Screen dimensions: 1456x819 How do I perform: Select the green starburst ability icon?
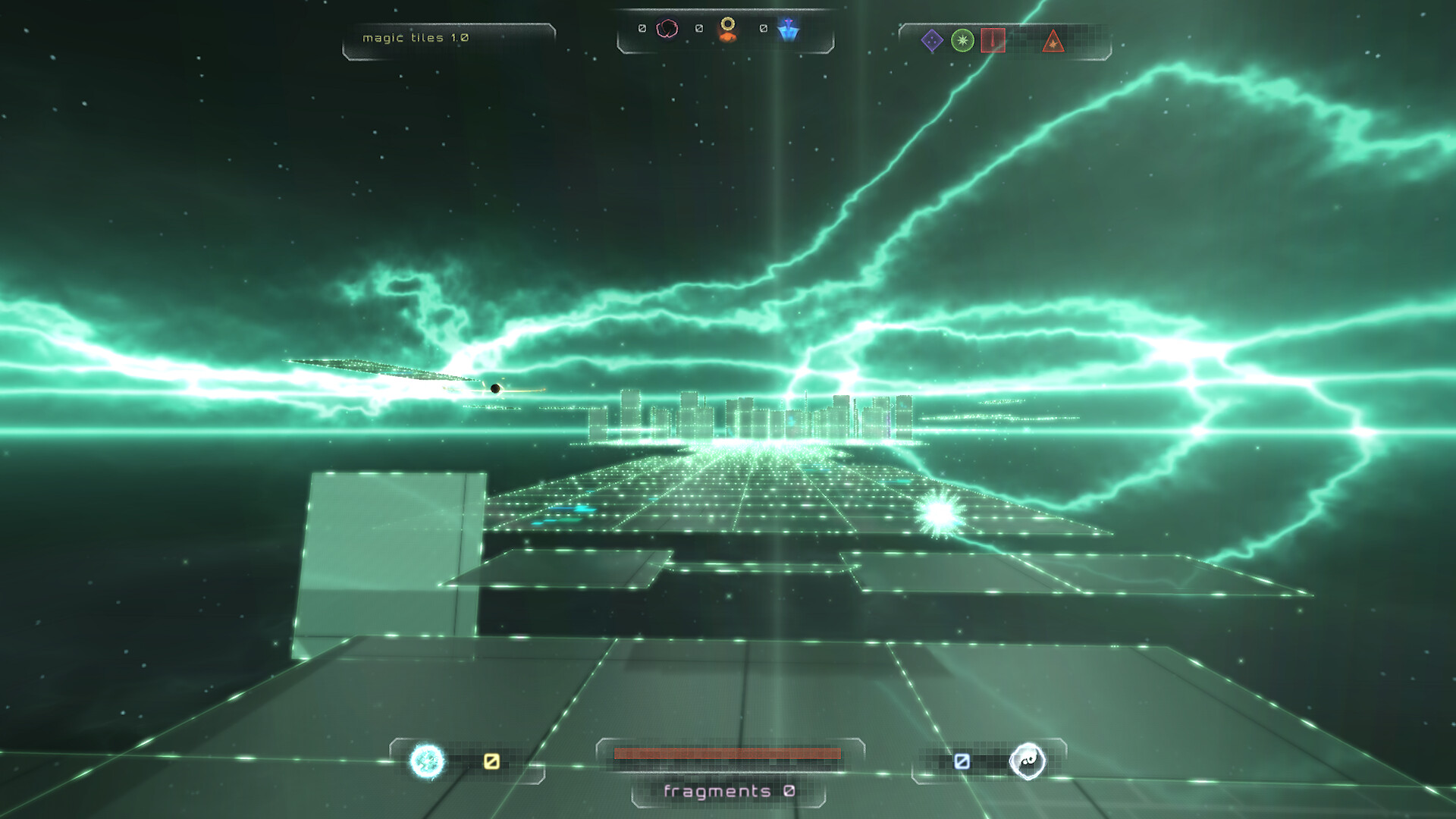(x=961, y=42)
